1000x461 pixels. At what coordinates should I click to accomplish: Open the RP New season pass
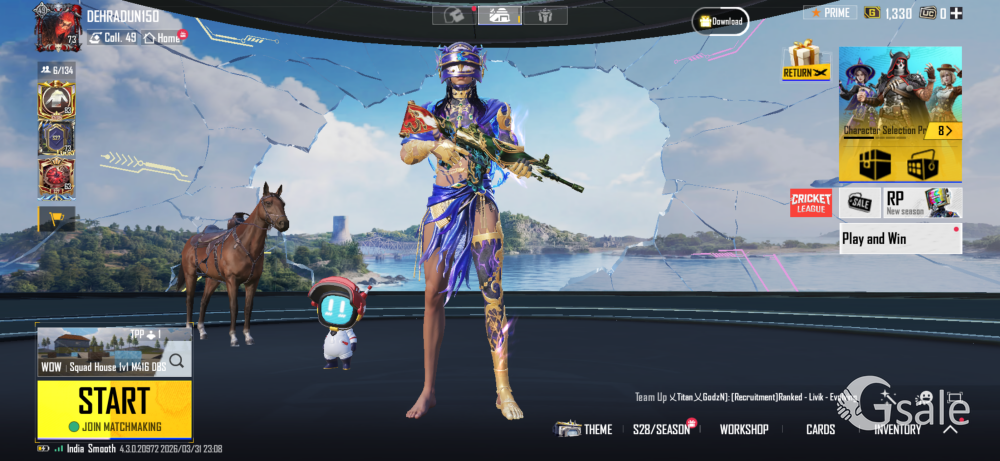(922, 203)
